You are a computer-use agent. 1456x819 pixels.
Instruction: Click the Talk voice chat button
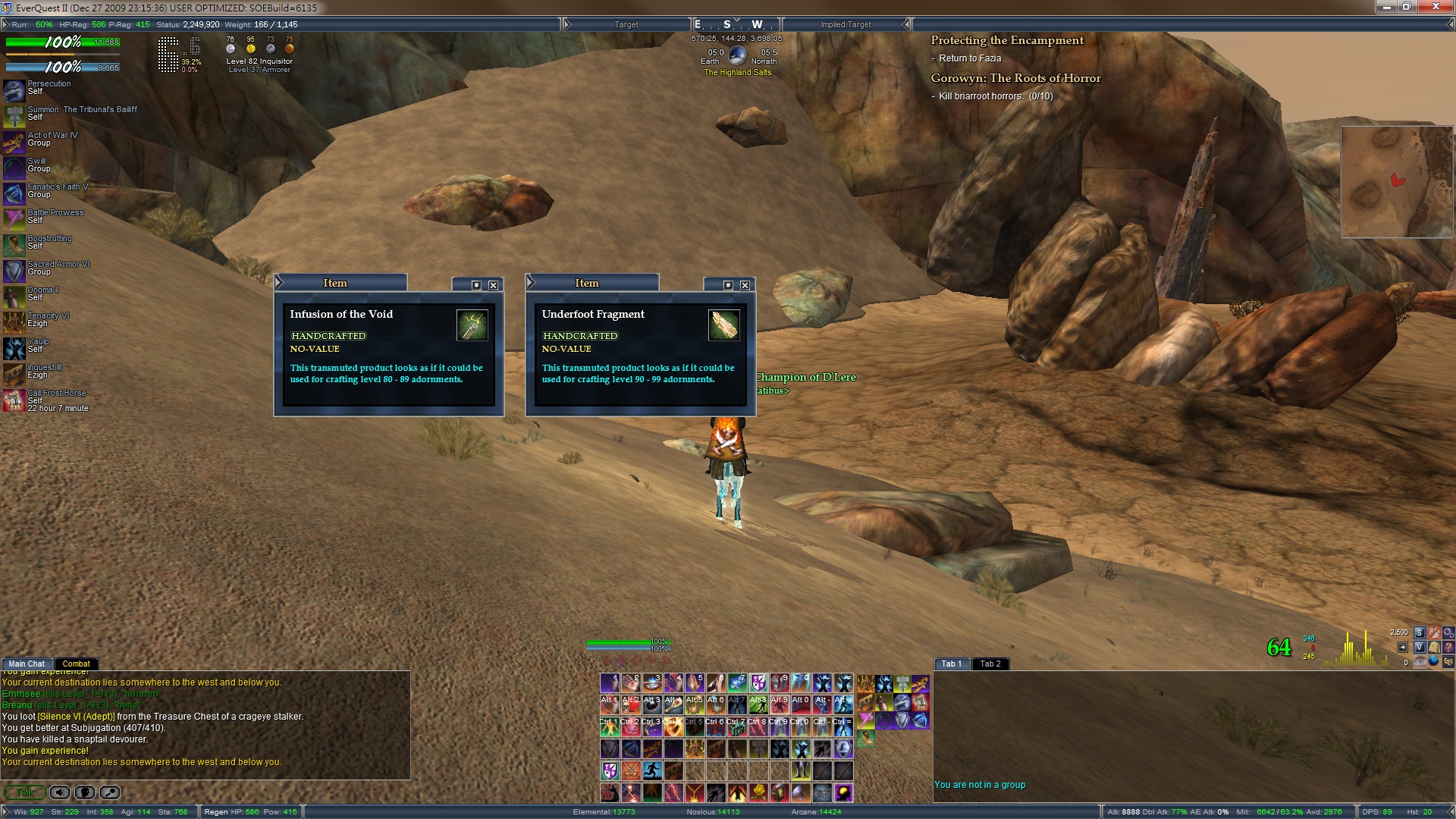tap(24, 792)
